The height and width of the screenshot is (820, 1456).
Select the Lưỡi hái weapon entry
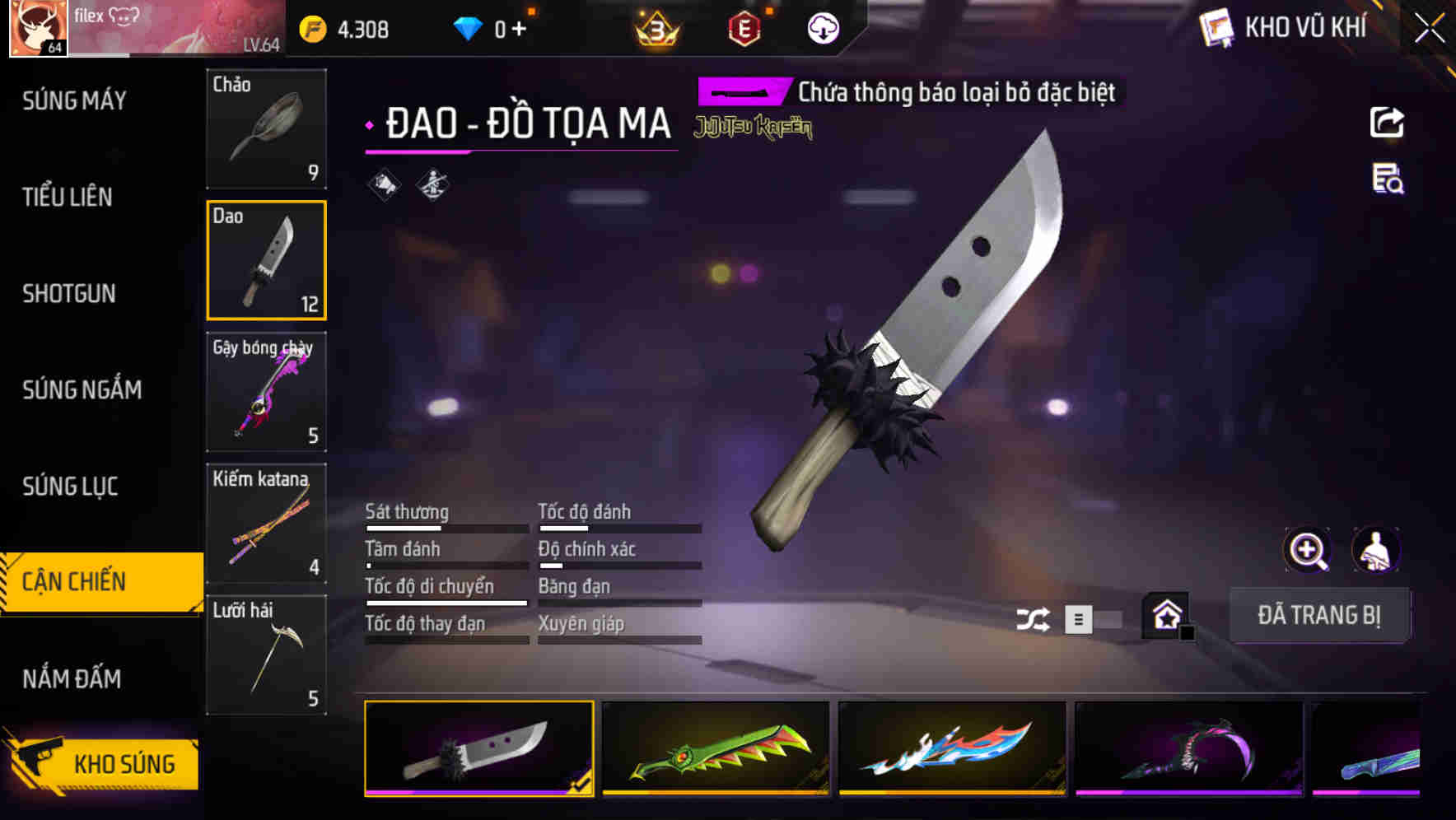pos(266,656)
